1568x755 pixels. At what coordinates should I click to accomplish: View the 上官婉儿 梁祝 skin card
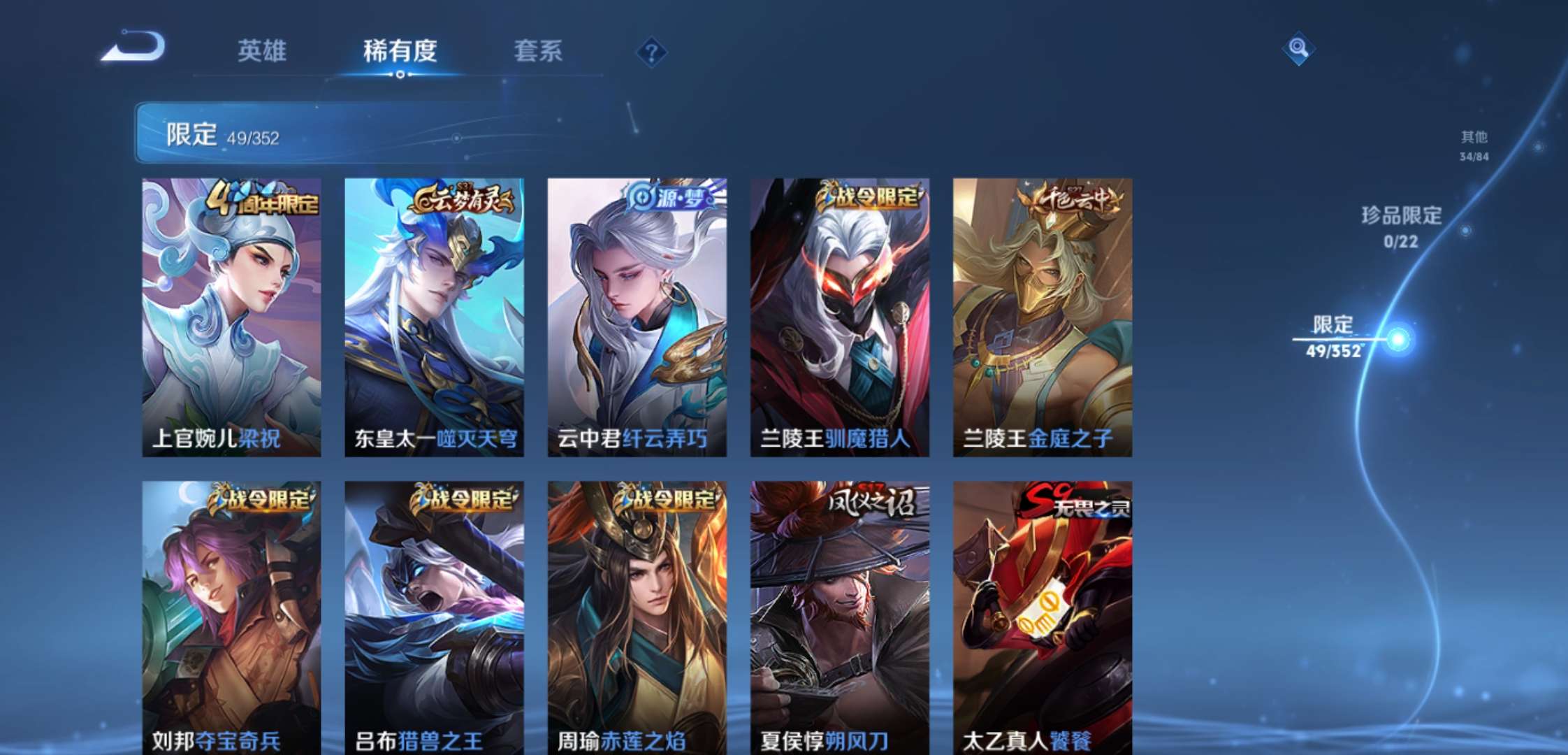[x=231, y=317]
